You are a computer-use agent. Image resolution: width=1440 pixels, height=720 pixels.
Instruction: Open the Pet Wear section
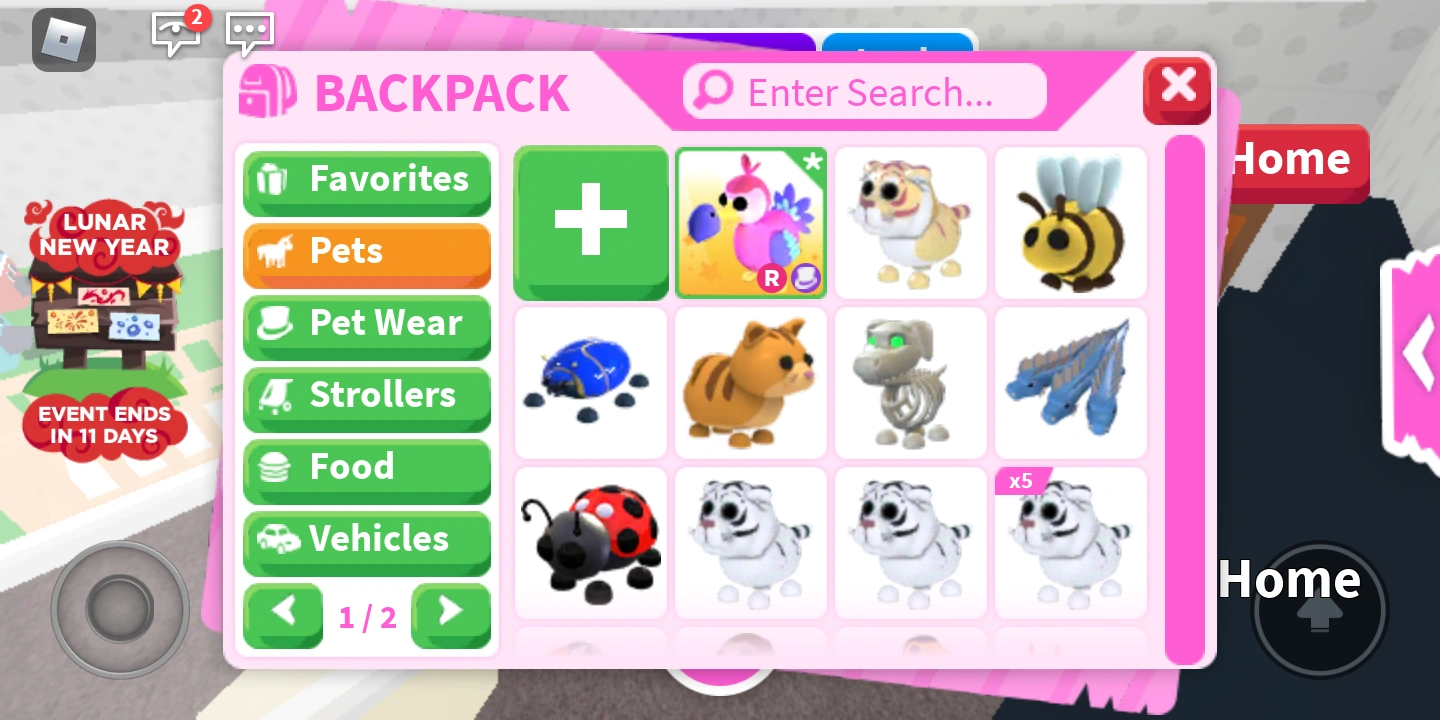click(366, 324)
